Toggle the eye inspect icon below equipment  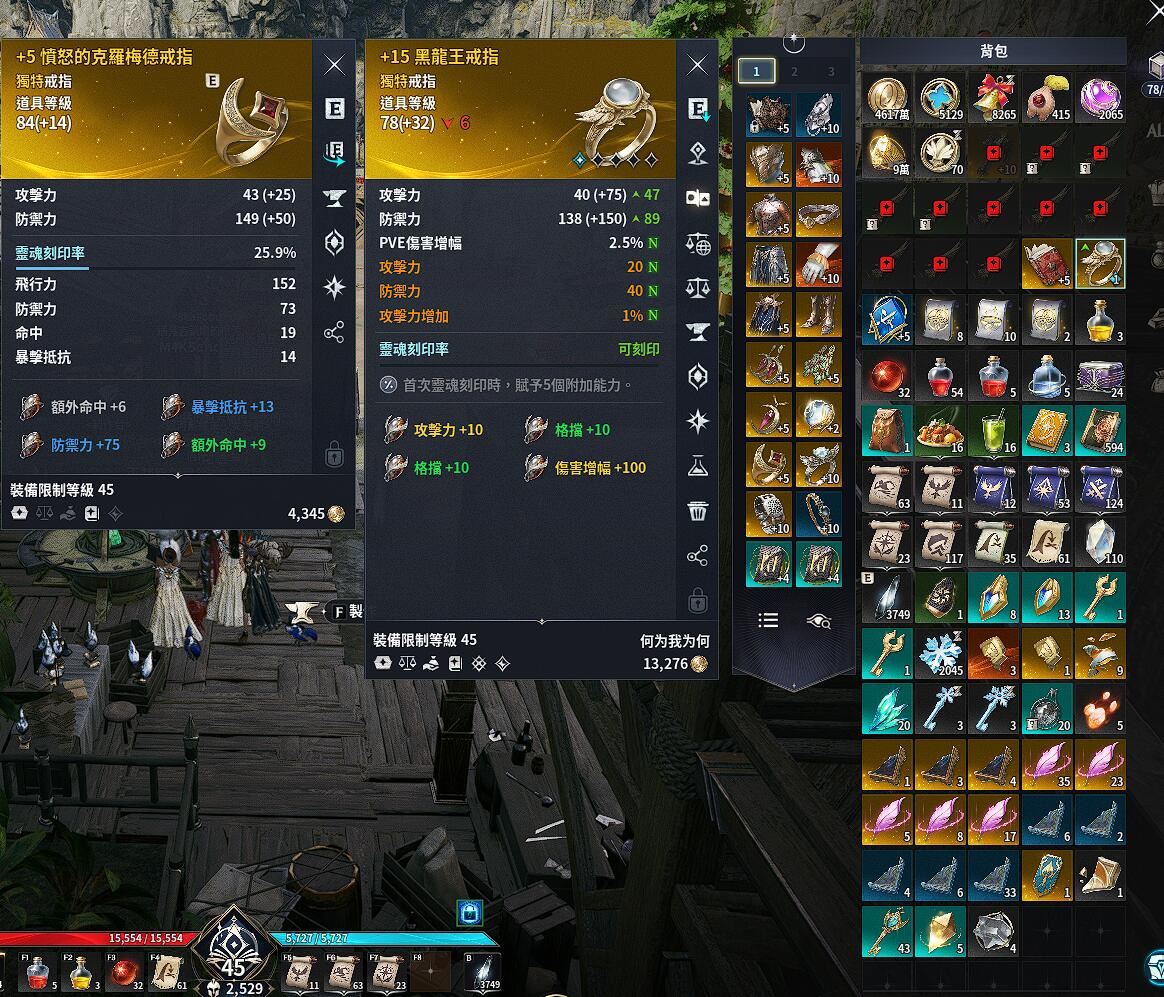pyautogui.click(x=819, y=621)
